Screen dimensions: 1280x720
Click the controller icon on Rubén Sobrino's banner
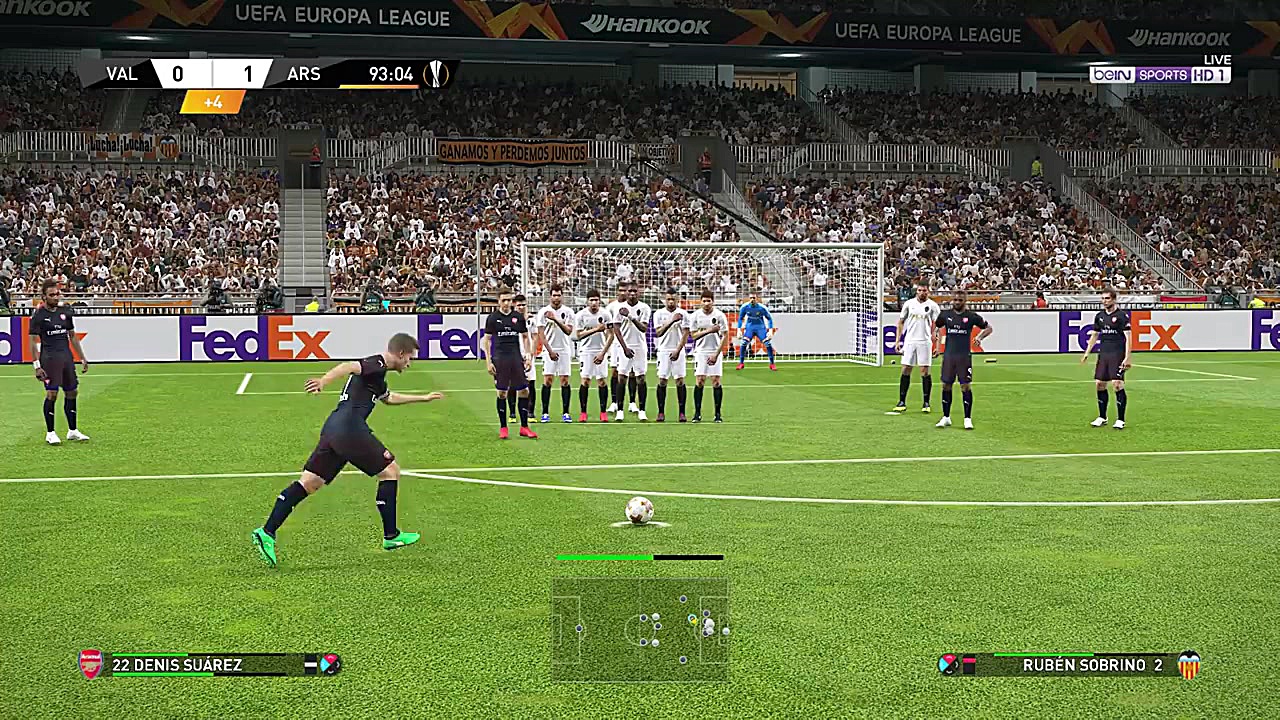click(x=949, y=664)
